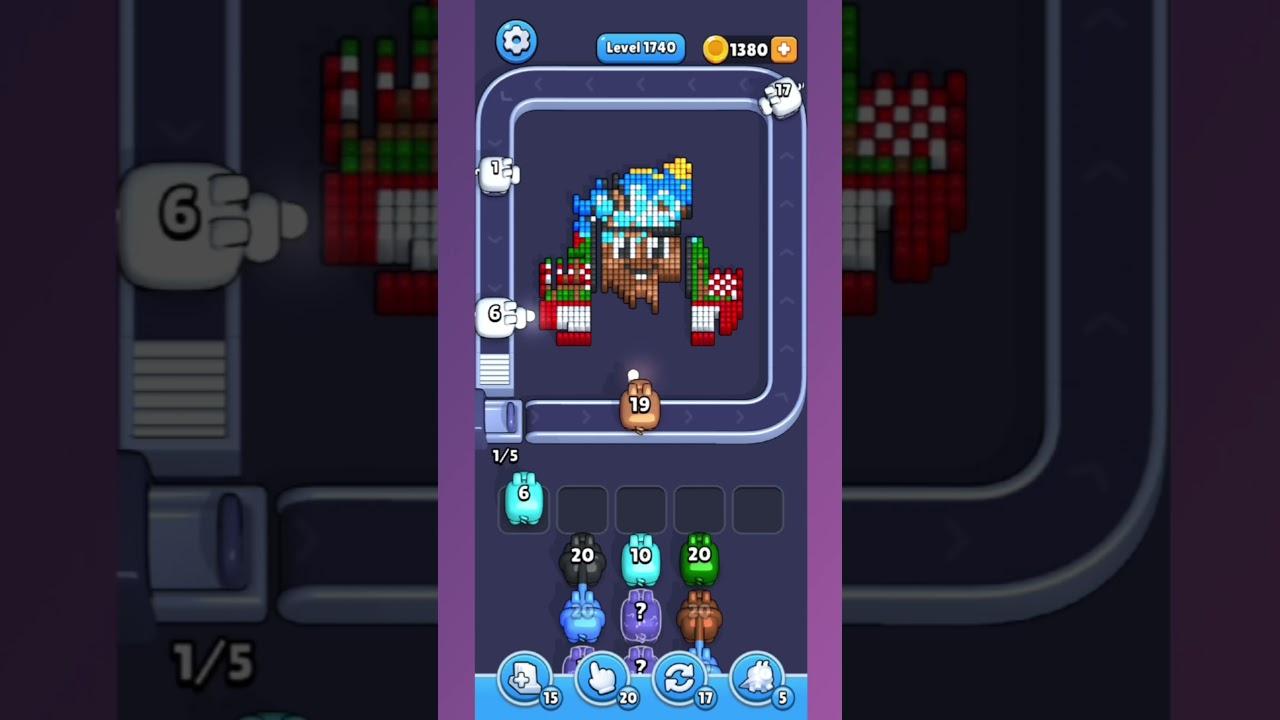This screenshot has height=720, width=1280.
Task: Tap the 1/5 progress indicator
Action: click(x=503, y=455)
